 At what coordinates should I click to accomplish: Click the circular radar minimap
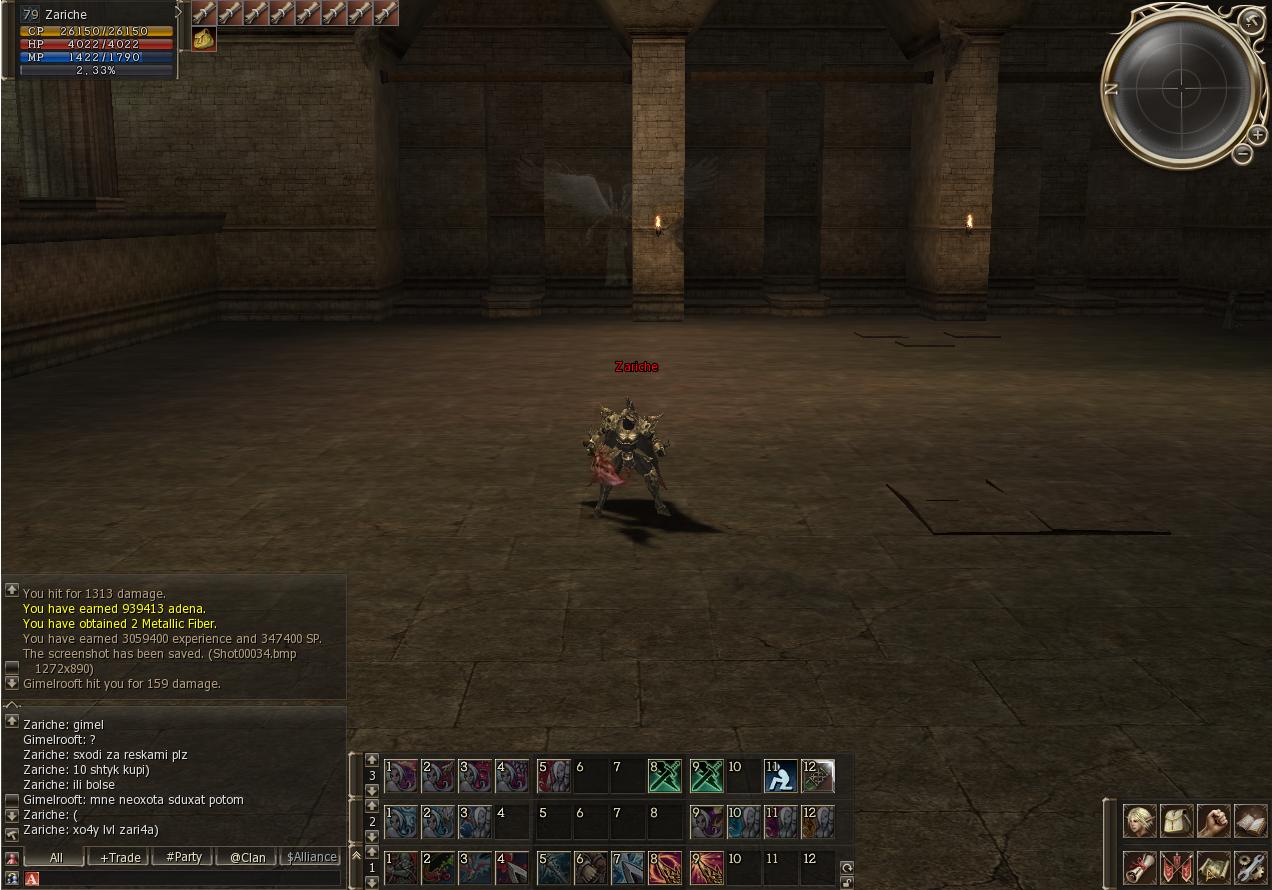1181,88
